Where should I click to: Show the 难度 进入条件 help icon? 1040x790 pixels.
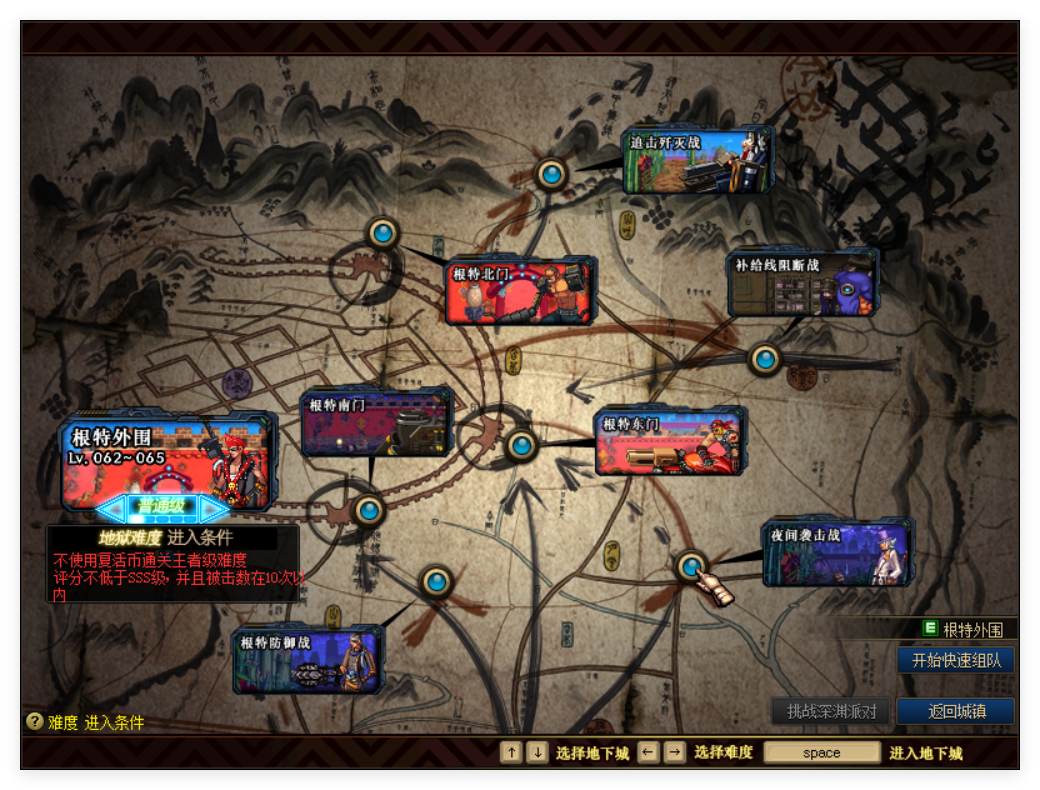pyautogui.click(x=35, y=721)
